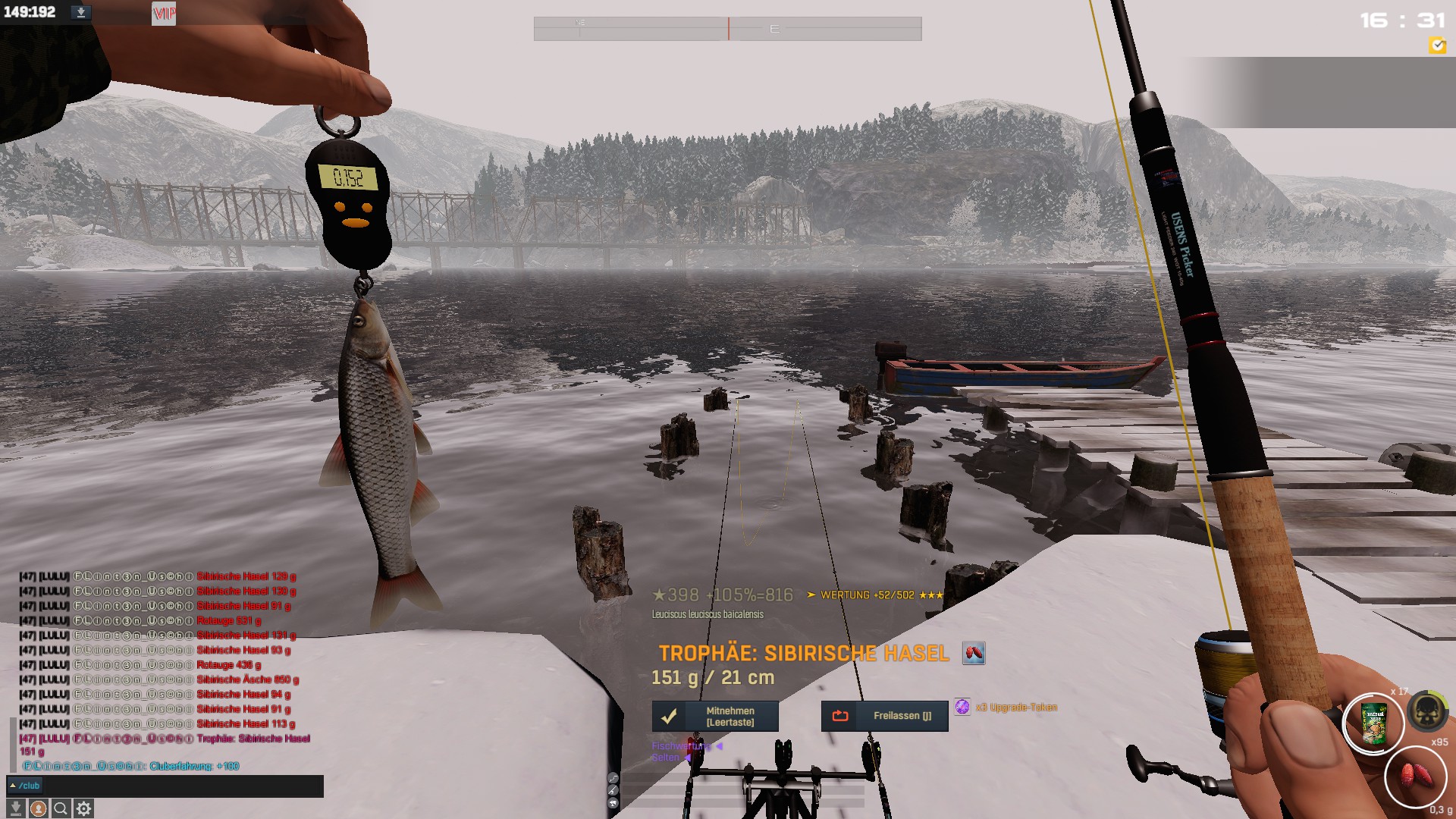Focus the chat message input box
The height and width of the screenshot is (819, 1456).
pos(182,786)
